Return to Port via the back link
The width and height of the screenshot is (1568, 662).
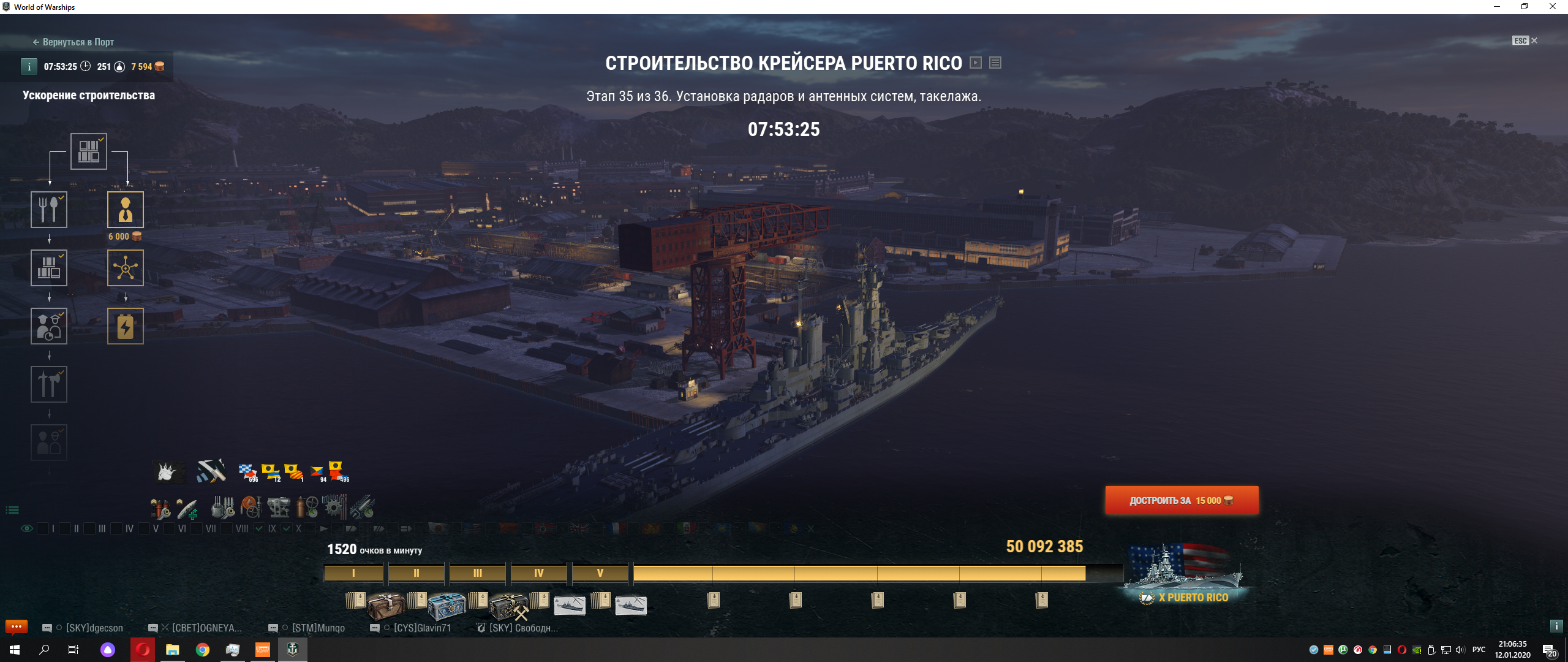[73, 42]
